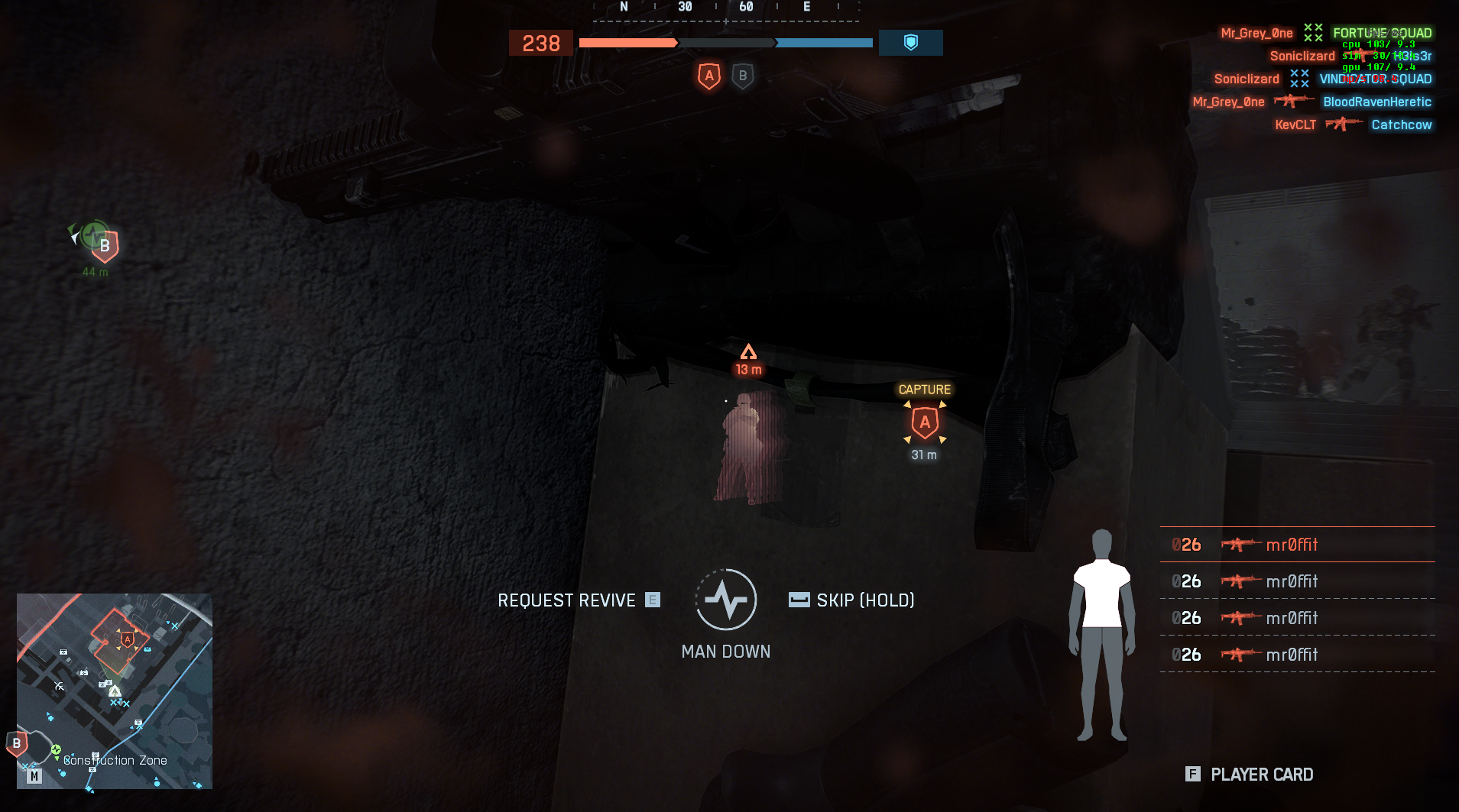Select the Skip (Hold) option
This screenshot has height=812, width=1459.
point(852,600)
